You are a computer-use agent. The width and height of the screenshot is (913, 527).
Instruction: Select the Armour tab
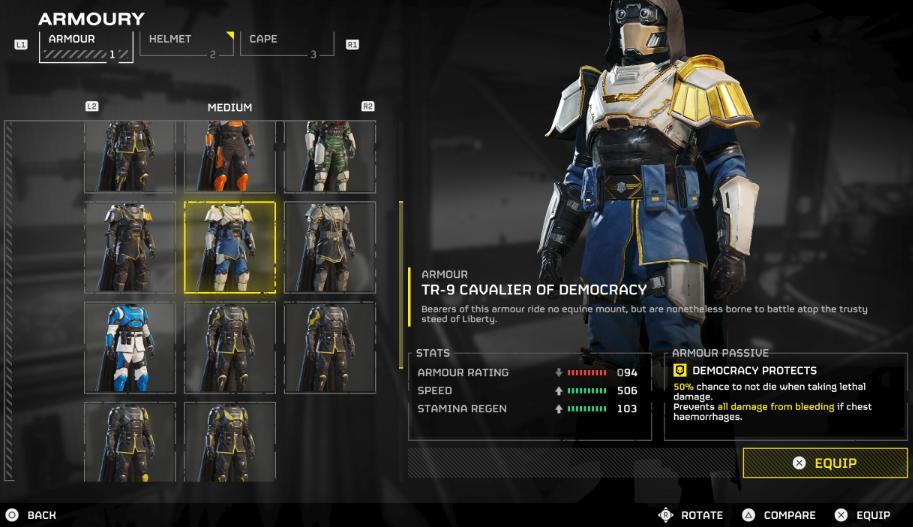(x=86, y=45)
